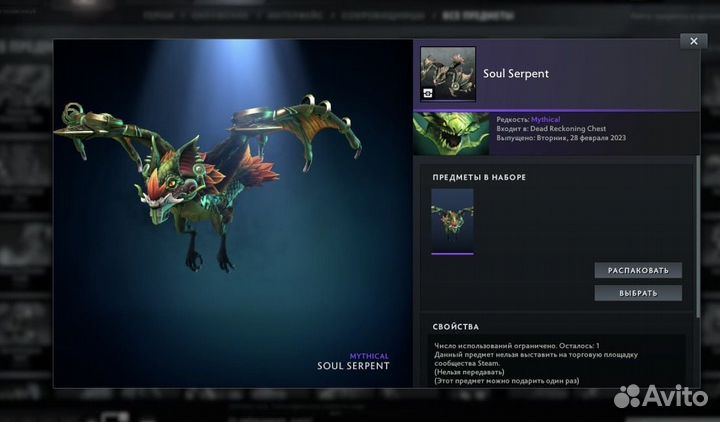Close the Soul Serpent item window
Viewport: 720px width, 422px height.
pyautogui.click(x=693, y=41)
